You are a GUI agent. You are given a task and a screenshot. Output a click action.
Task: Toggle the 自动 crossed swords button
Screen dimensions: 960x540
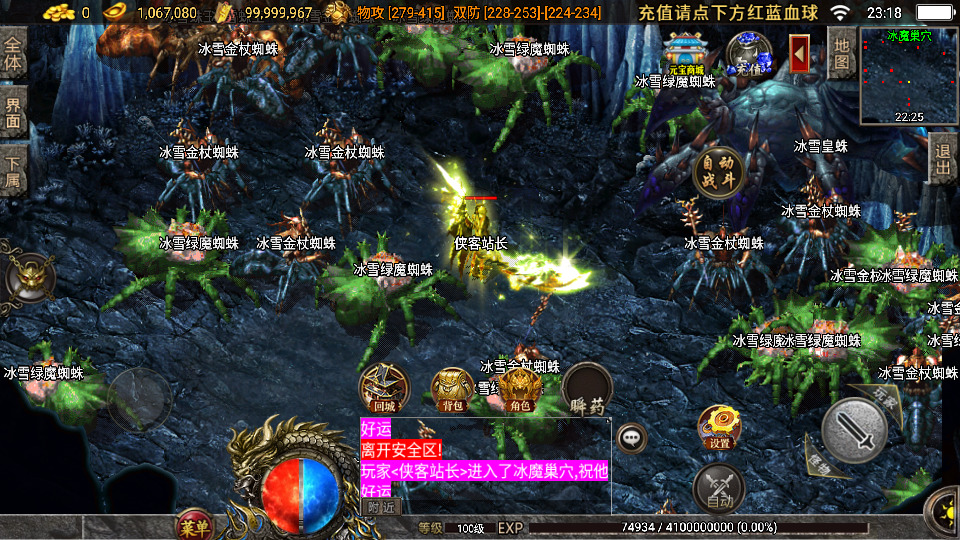click(718, 488)
